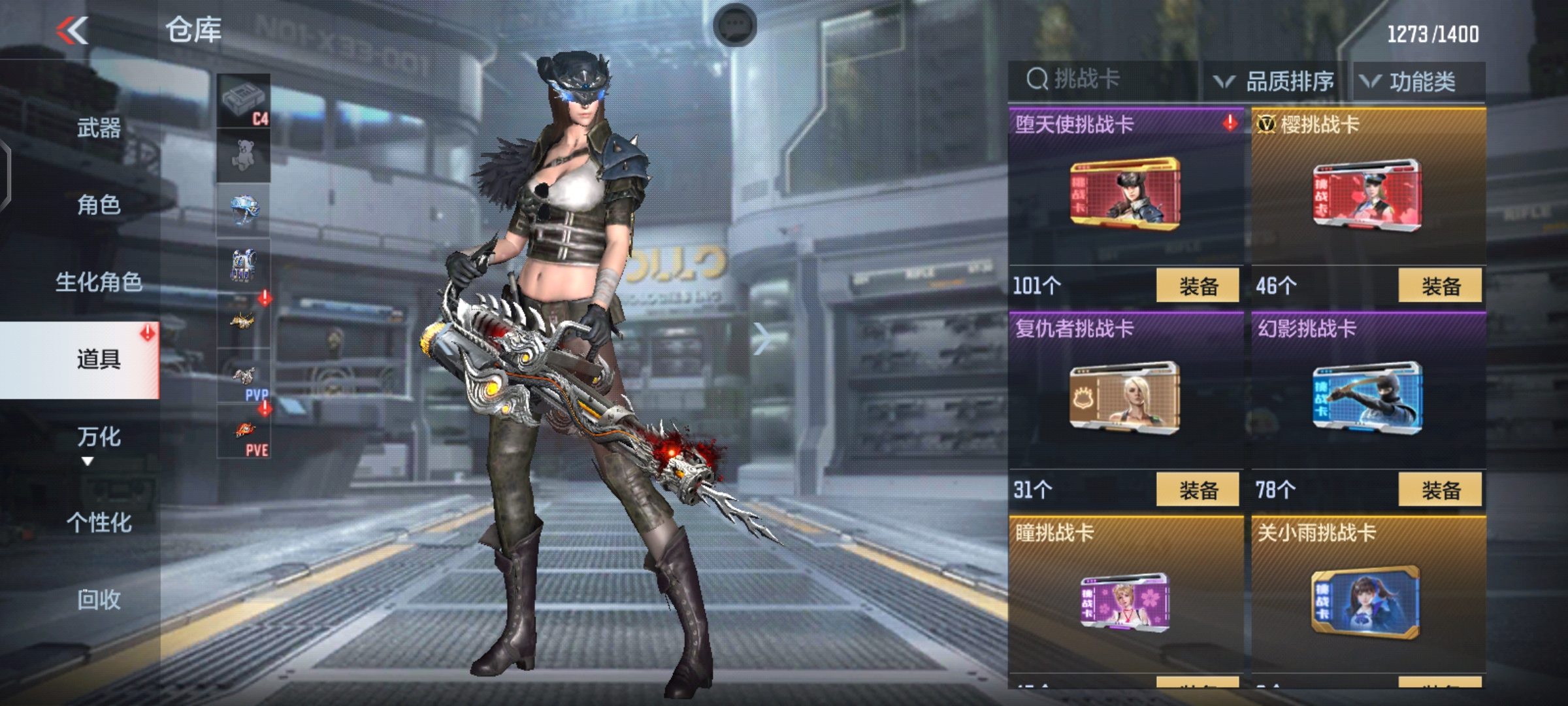Equip the 幻影挑战卡

(x=1440, y=490)
